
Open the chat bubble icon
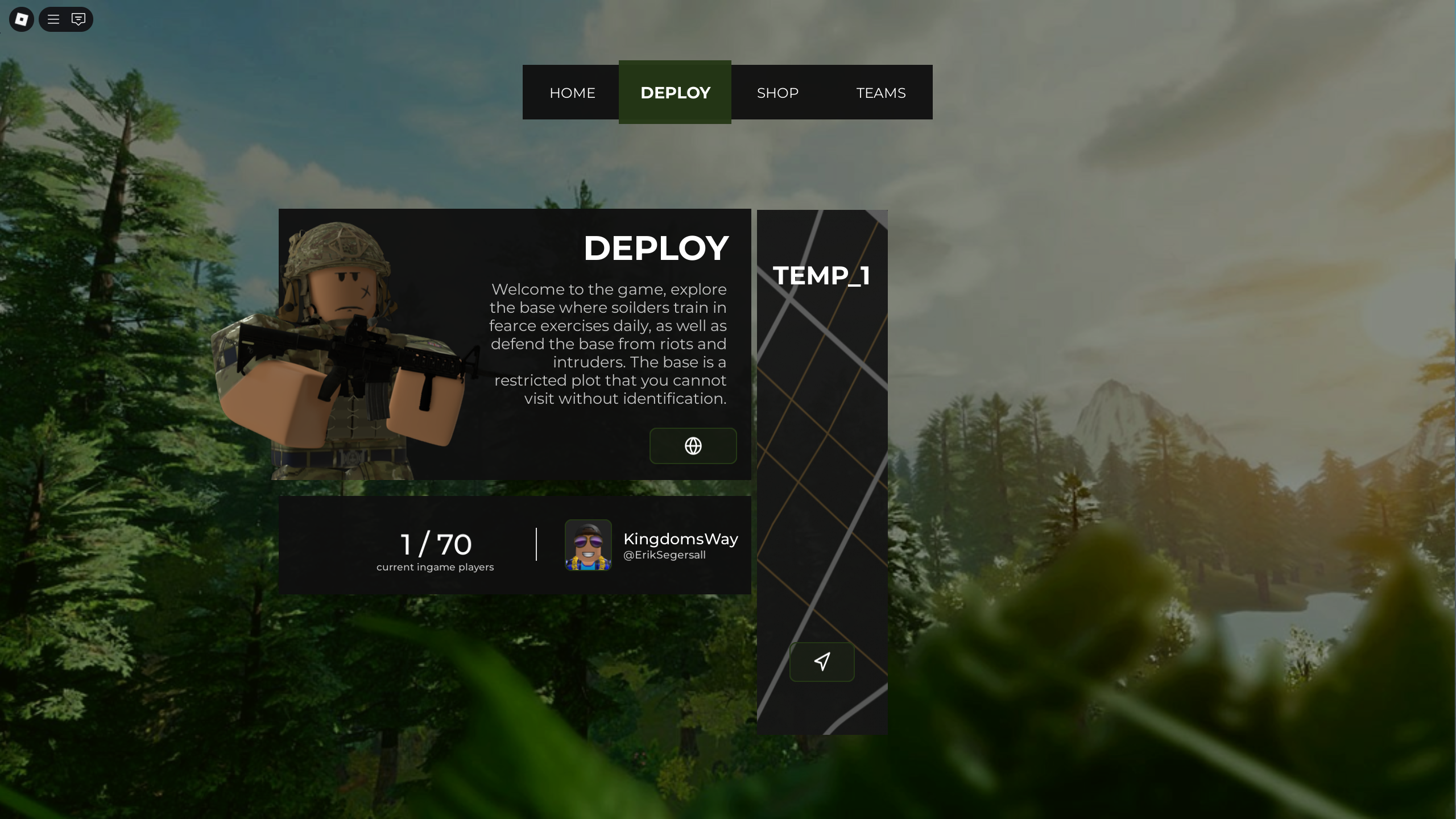[x=78, y=19]
